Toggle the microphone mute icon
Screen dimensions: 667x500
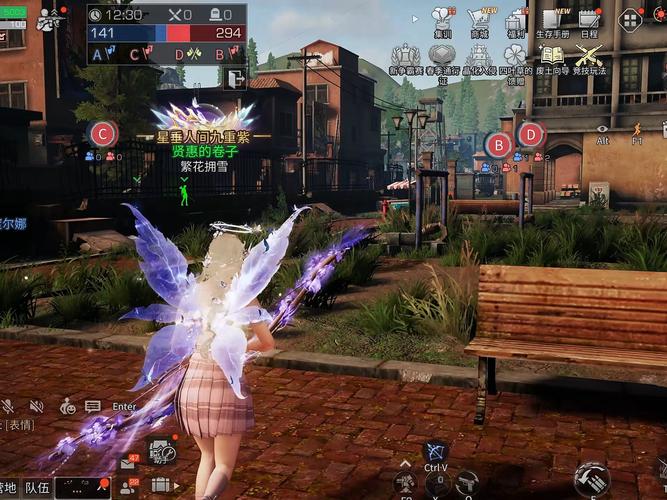[x=7, y=406]
